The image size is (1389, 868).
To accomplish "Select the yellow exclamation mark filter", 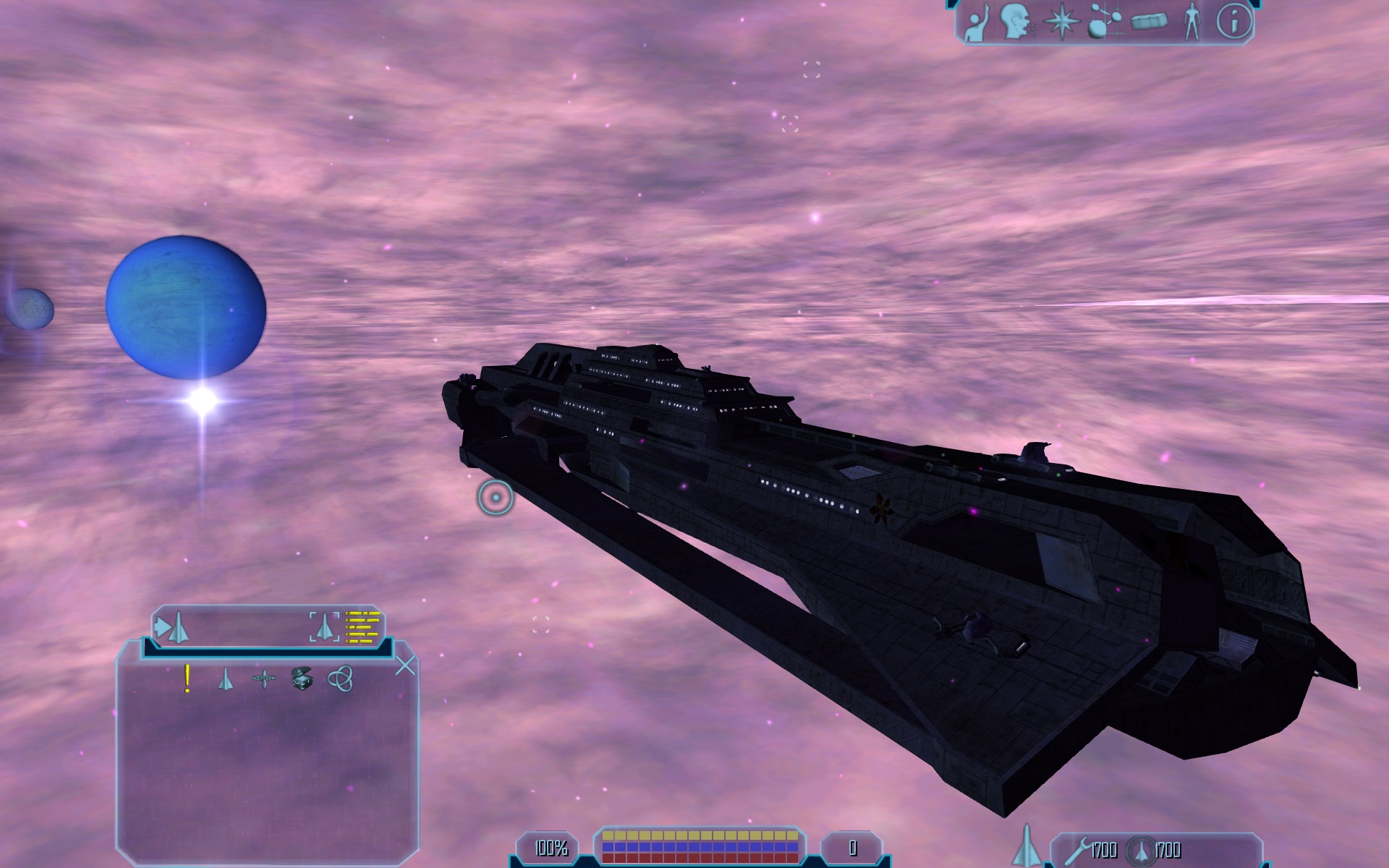I will click(x=187, y=679).
